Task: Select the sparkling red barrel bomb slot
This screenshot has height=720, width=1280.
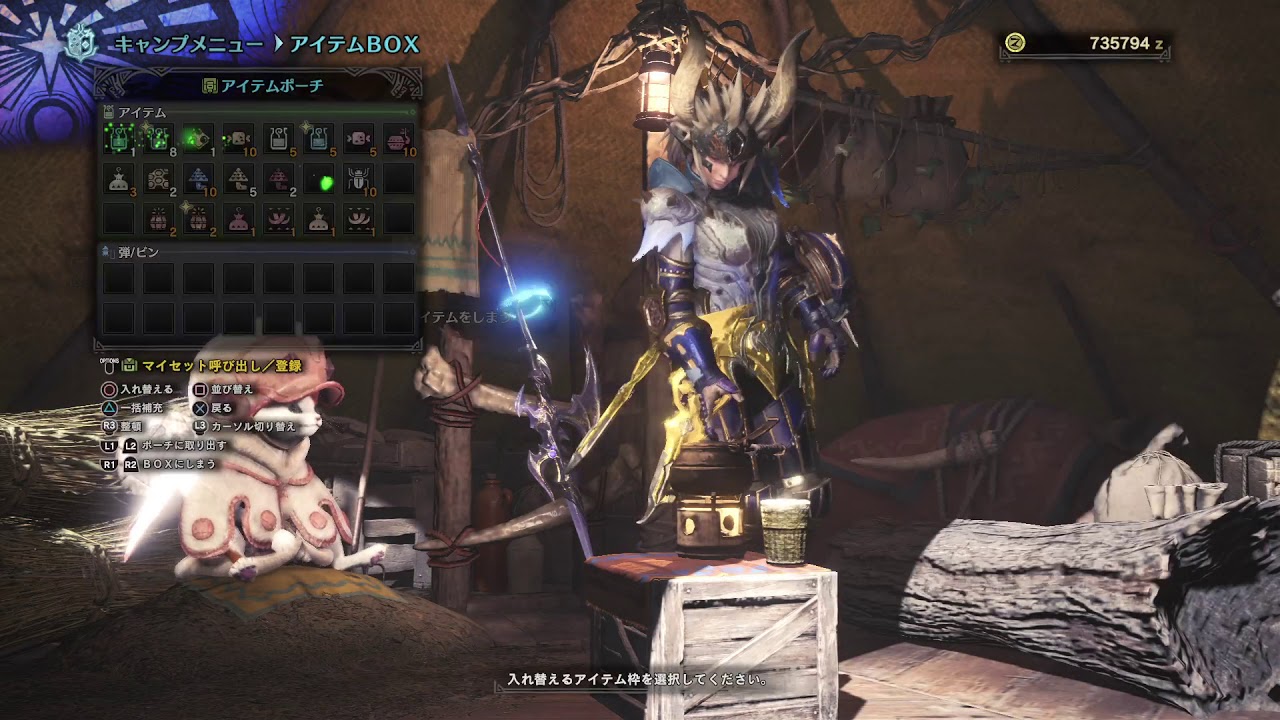Action: (198, 218)
